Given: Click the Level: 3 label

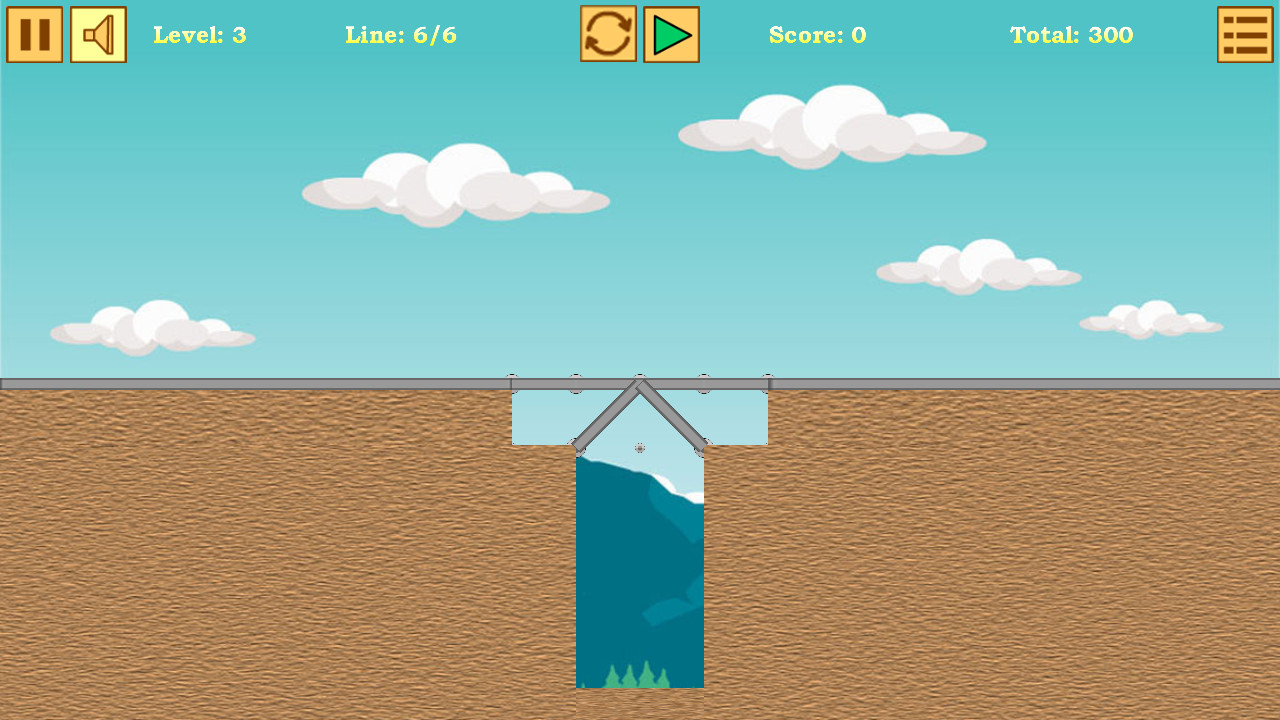Looking at the screenshot, I should tap(199, 36).
